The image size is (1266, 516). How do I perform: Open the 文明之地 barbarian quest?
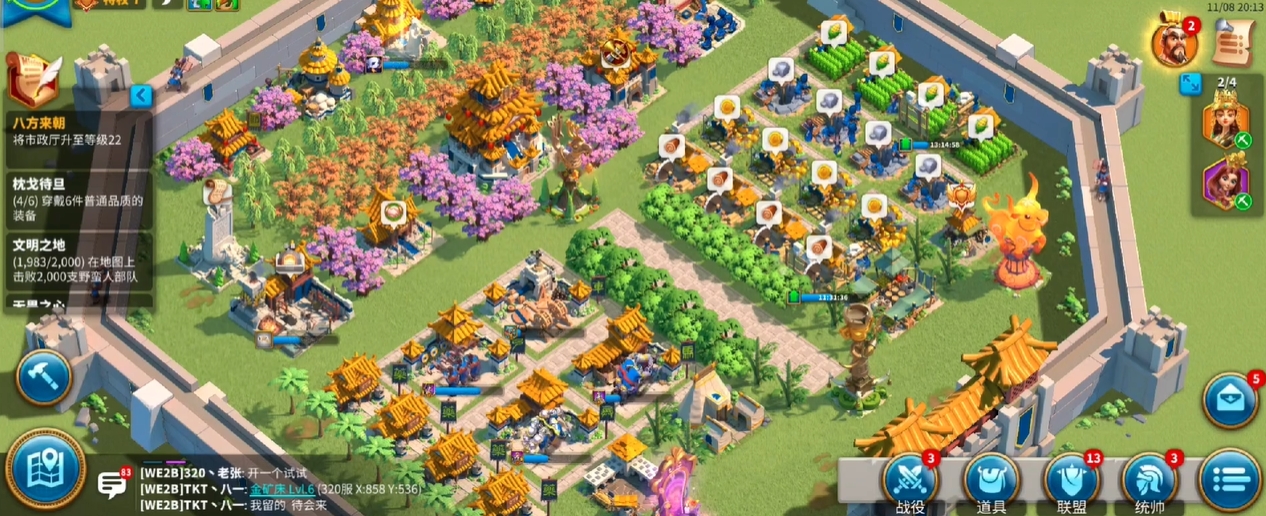point(76,261)
